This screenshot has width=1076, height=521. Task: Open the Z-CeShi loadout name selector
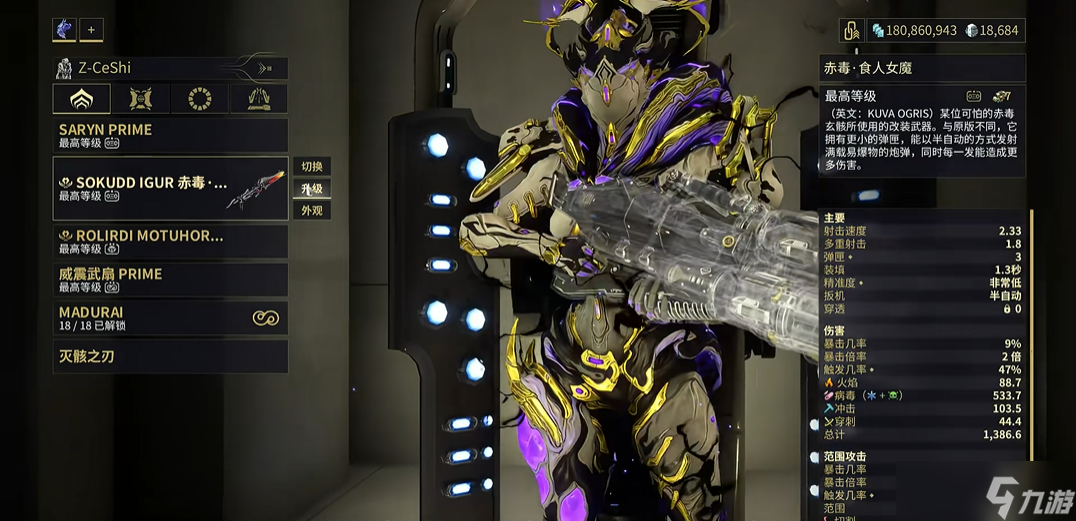point(170,68)
